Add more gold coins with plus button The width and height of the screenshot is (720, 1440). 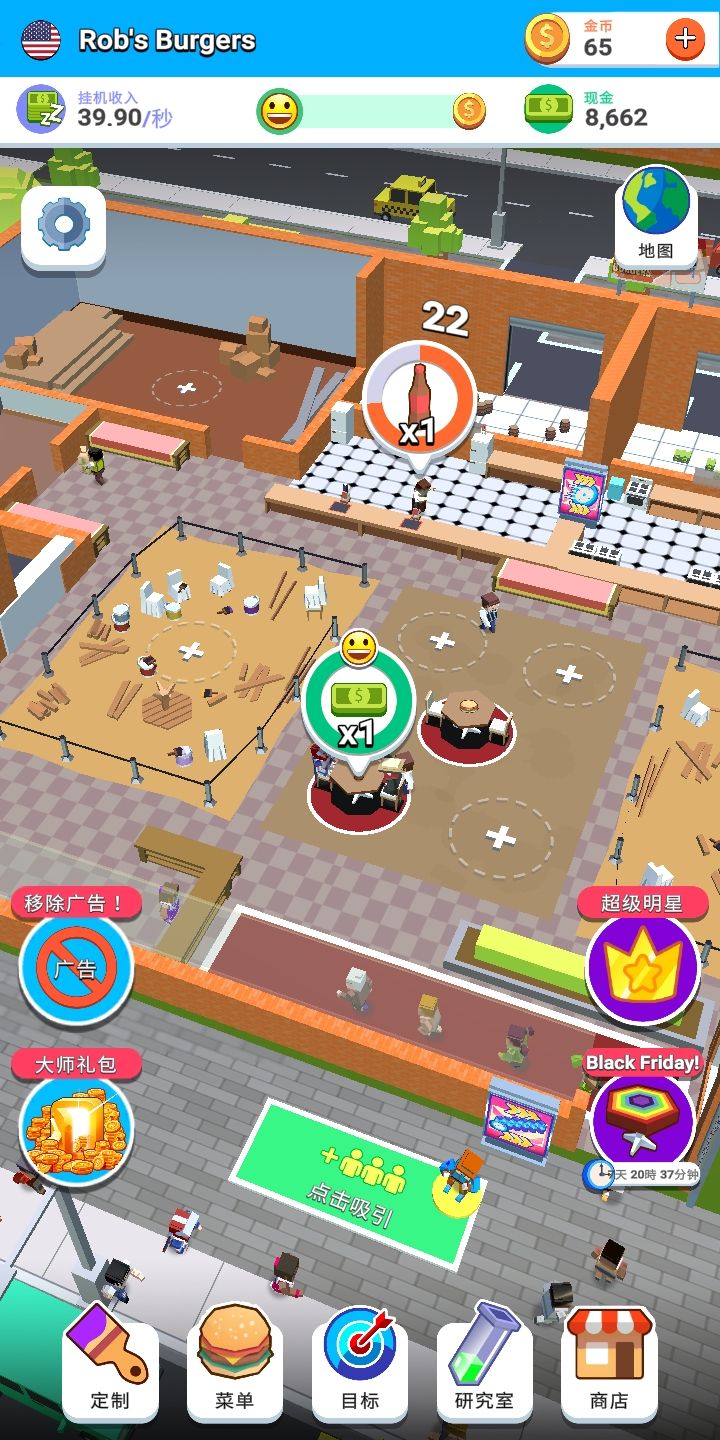[x=685, y=39]
